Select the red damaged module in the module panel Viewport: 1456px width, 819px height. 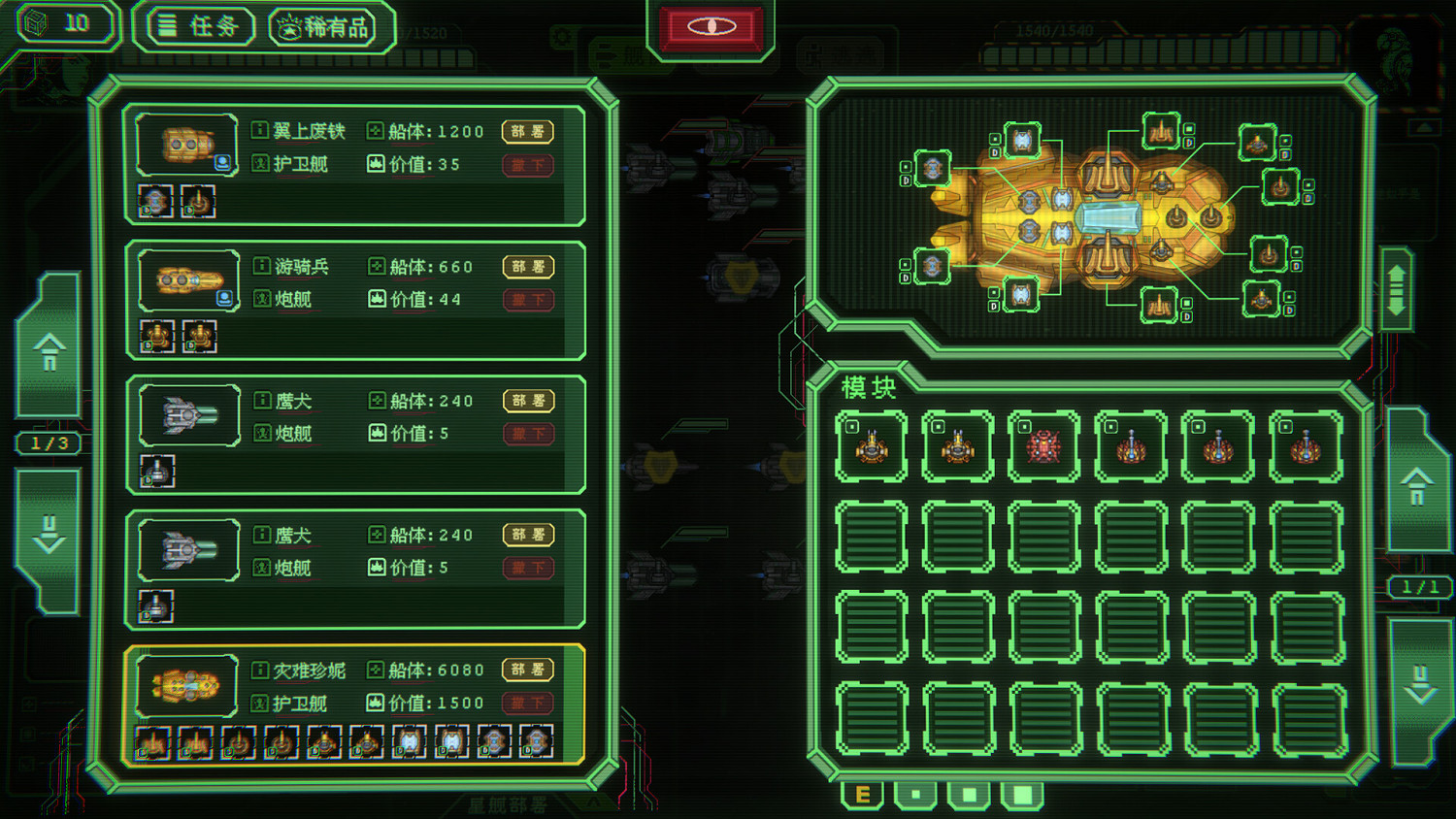point(1042,445)
